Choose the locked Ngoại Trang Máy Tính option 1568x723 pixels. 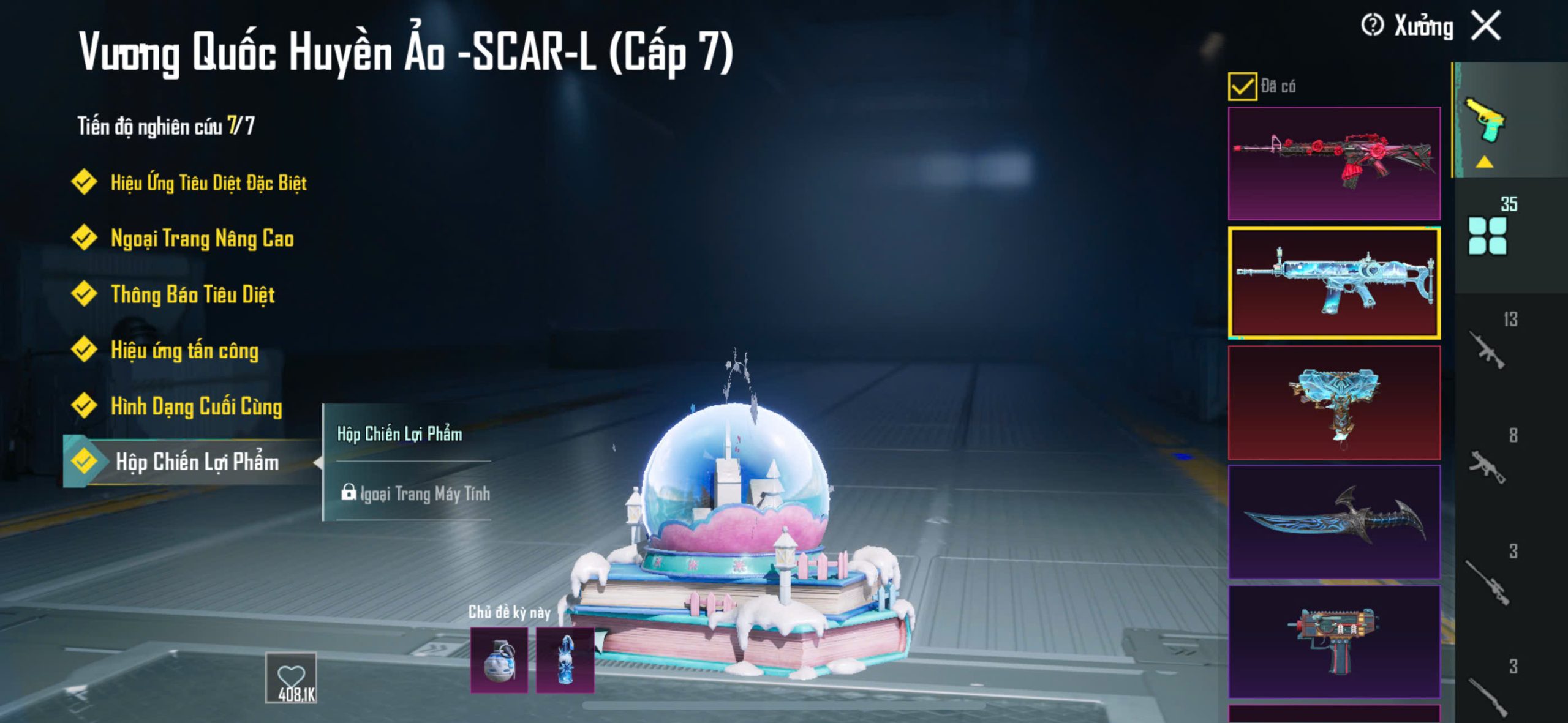click(x=417, y=493)
